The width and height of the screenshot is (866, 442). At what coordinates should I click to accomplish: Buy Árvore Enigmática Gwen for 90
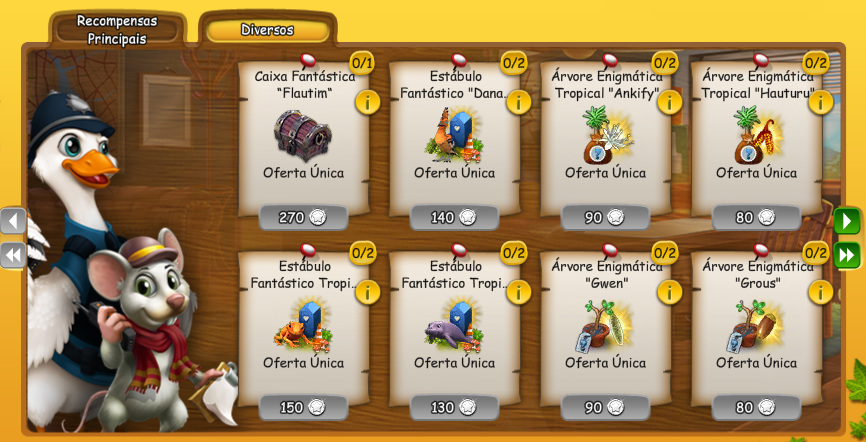(606, 407)
